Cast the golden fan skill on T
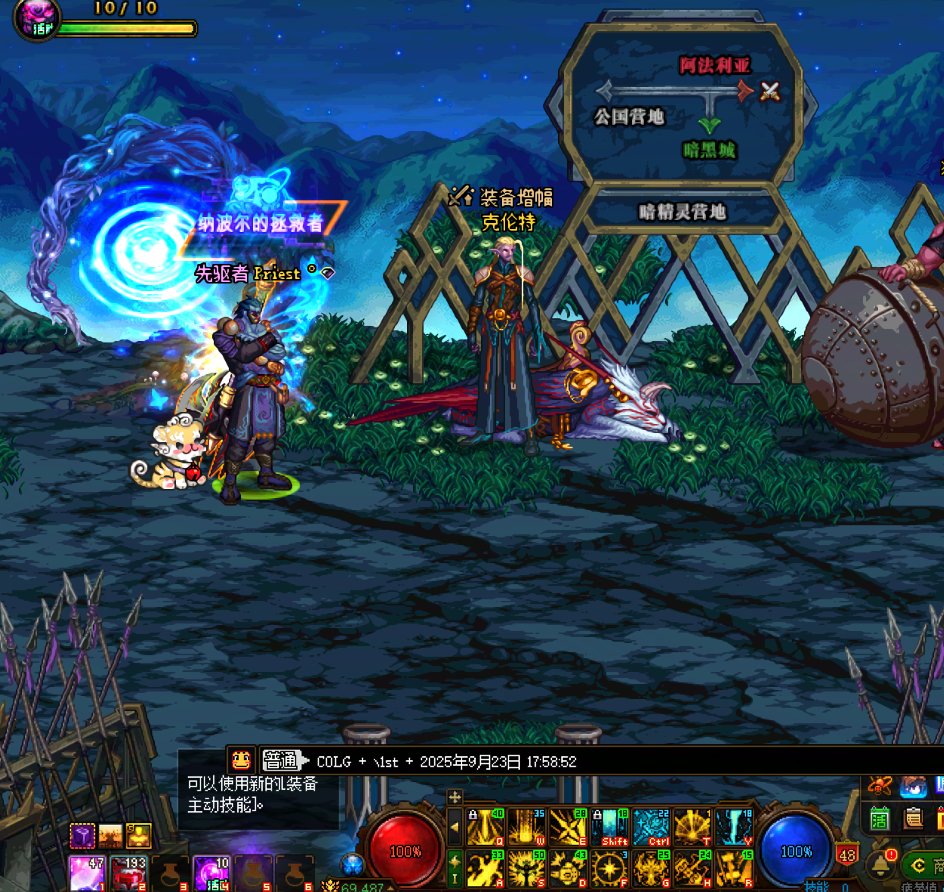Viewport: 944px width, 892px height. point(692,828)
